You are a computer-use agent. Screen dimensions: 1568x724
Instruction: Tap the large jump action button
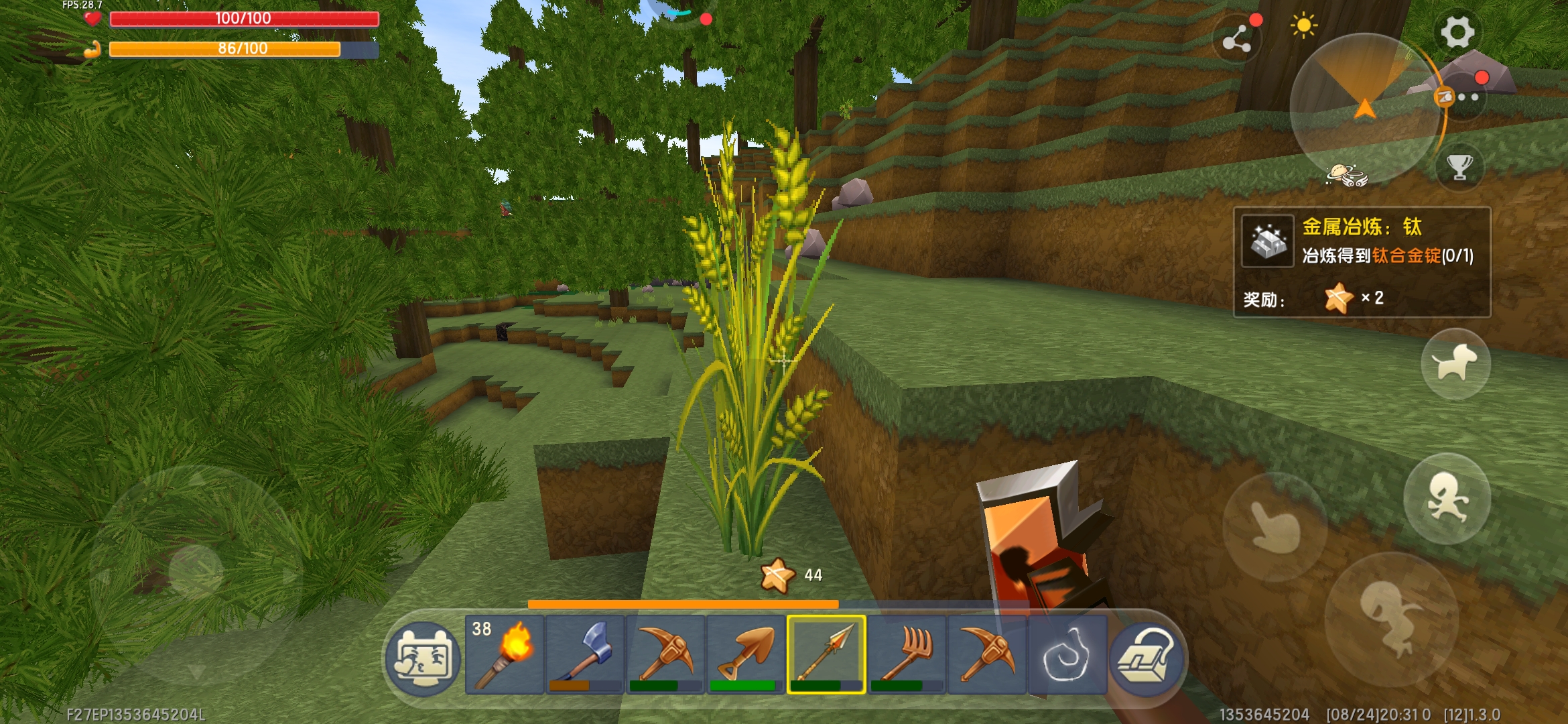pyautogui.click(x=1391, y=618)
